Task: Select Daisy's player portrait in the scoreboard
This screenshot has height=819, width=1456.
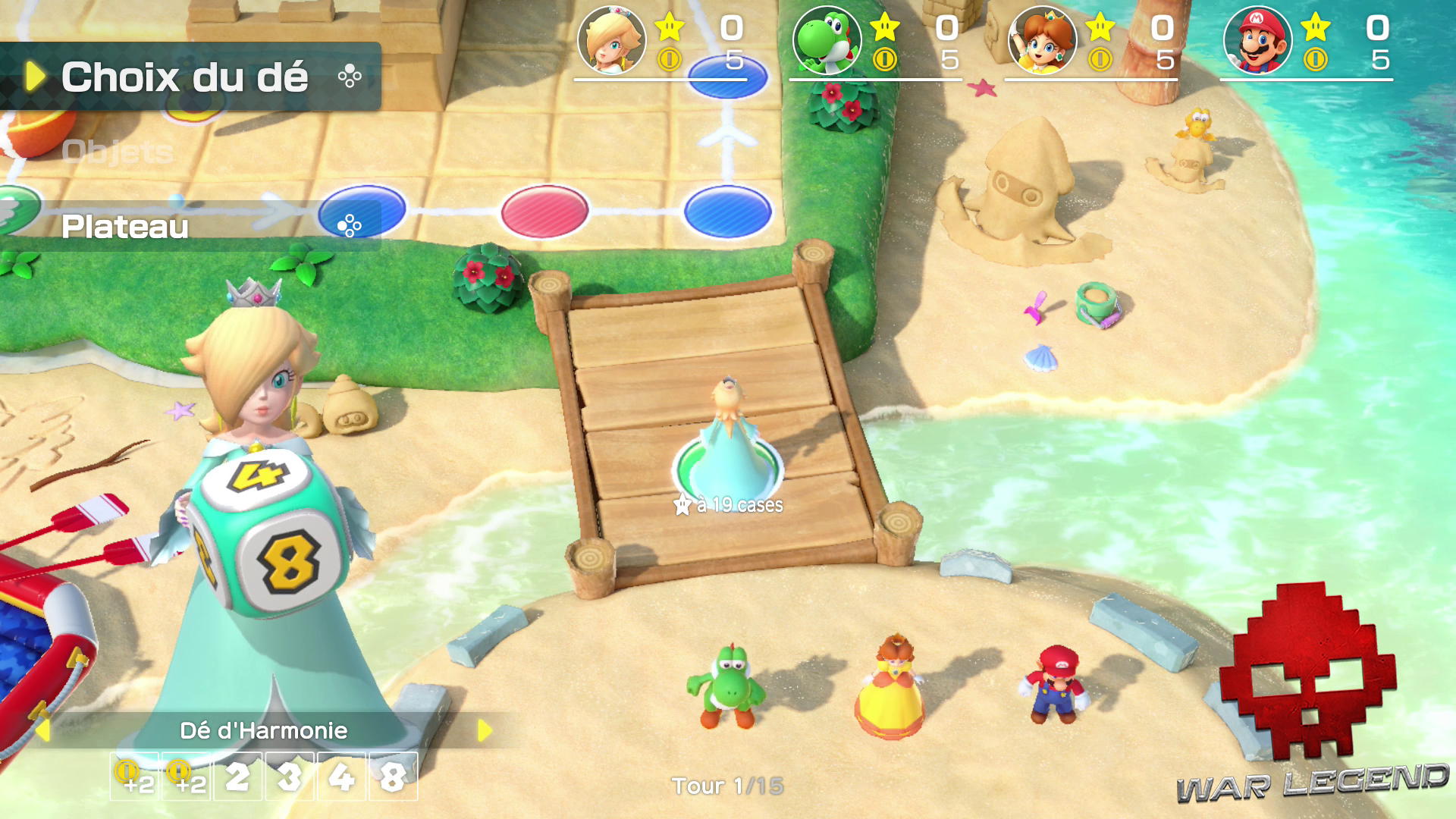Action: pyautogui.click(x=1043, y=40)
